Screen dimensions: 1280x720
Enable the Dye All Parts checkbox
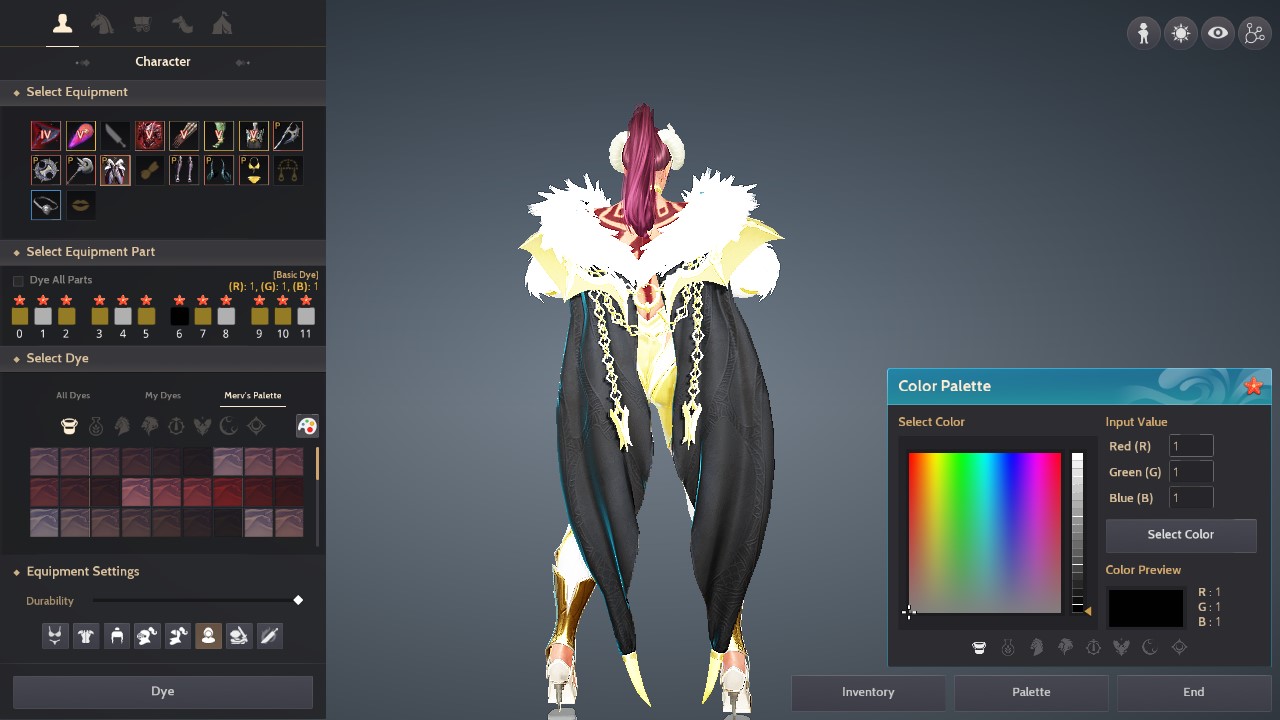pyautogui.click(x=17, y=280)
